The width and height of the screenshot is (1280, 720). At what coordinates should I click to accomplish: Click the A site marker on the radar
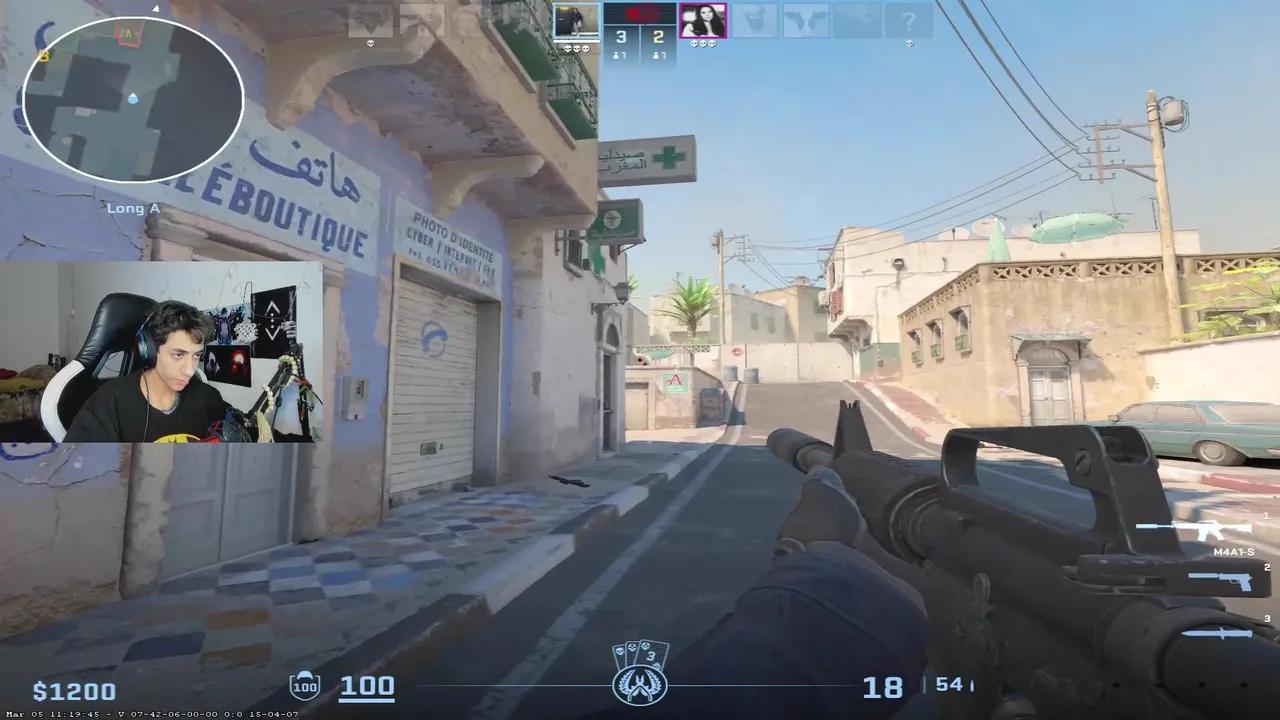click(x=128, y=35)
